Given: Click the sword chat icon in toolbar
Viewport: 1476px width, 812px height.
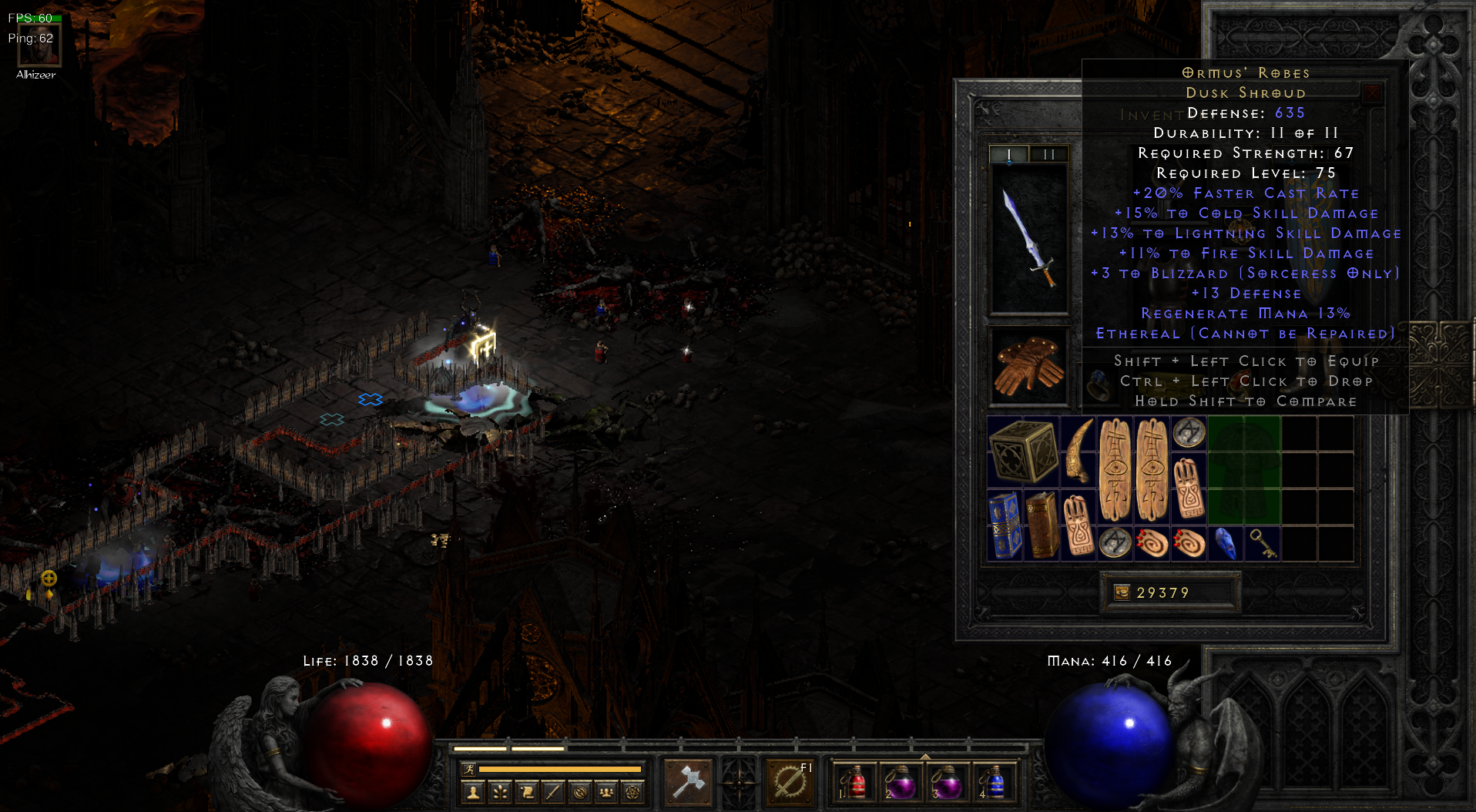Looking at the screenshot, I should click(x=552, y=791).
